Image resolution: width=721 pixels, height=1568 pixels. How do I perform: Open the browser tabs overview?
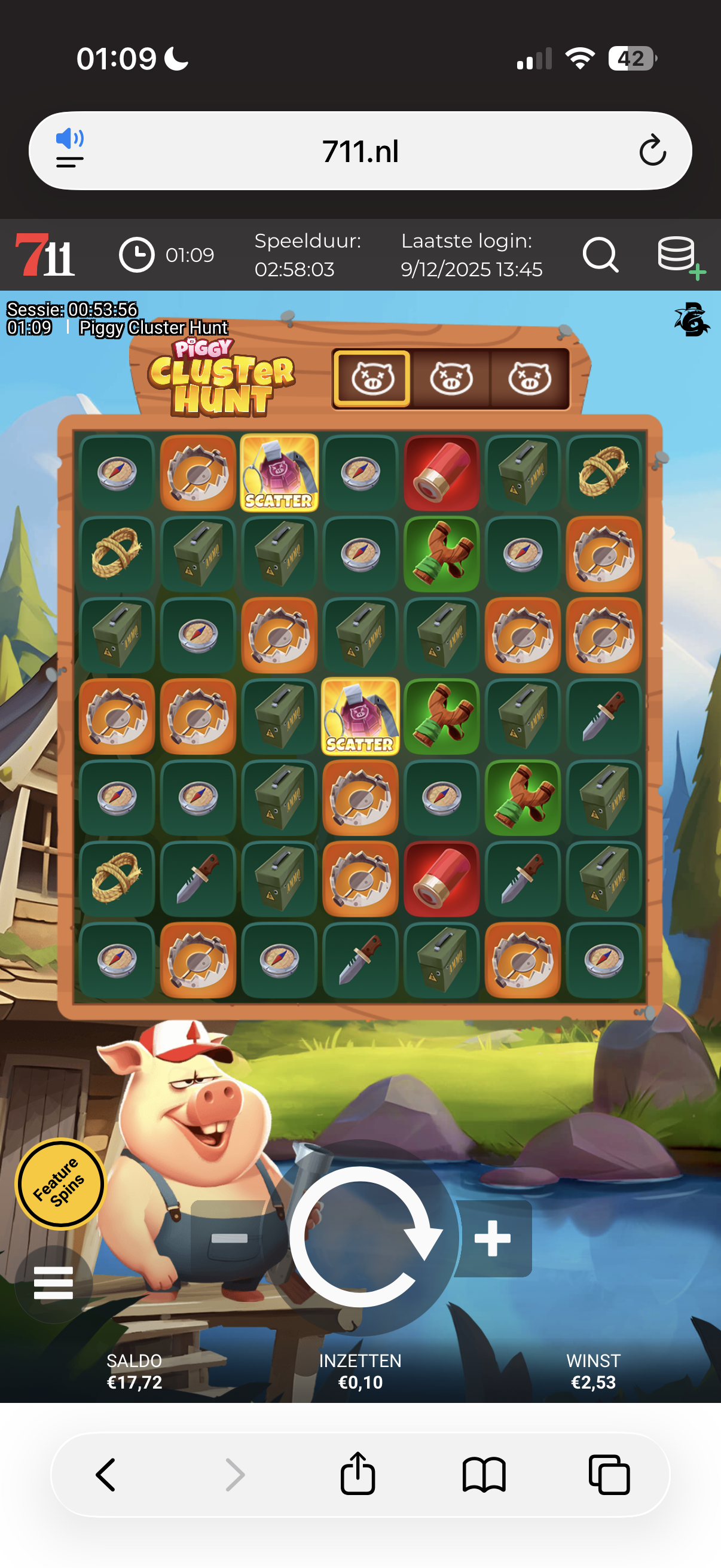click(x=609, y=1474)
